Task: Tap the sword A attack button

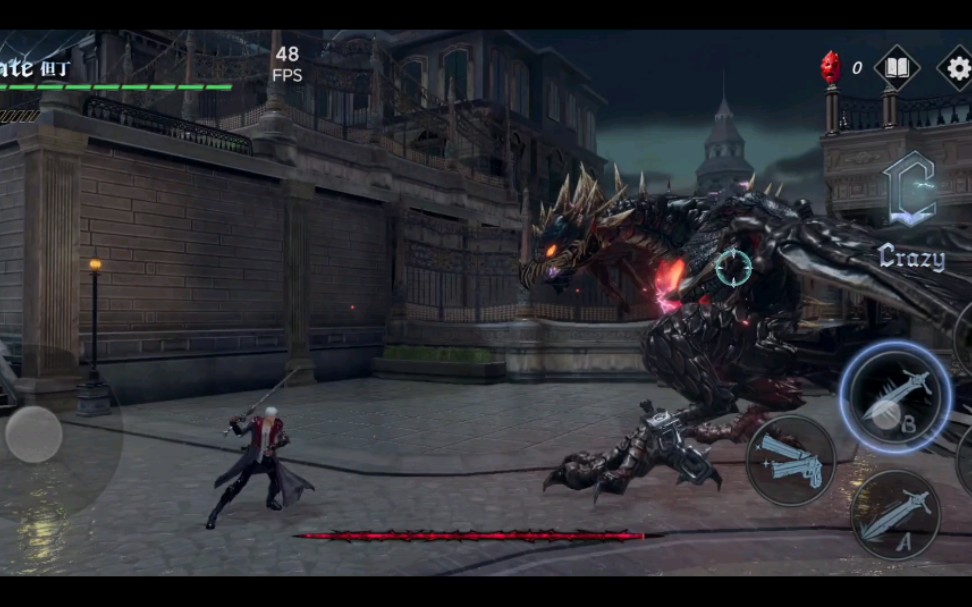Action: (895, 515)
